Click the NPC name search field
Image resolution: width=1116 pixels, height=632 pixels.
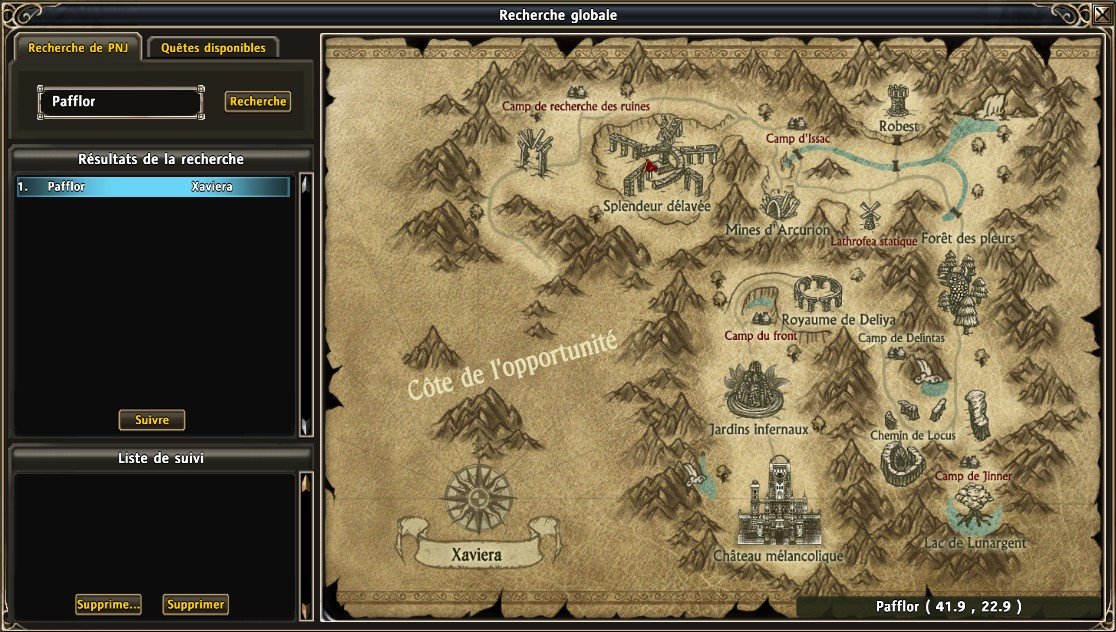pos(121,101)
